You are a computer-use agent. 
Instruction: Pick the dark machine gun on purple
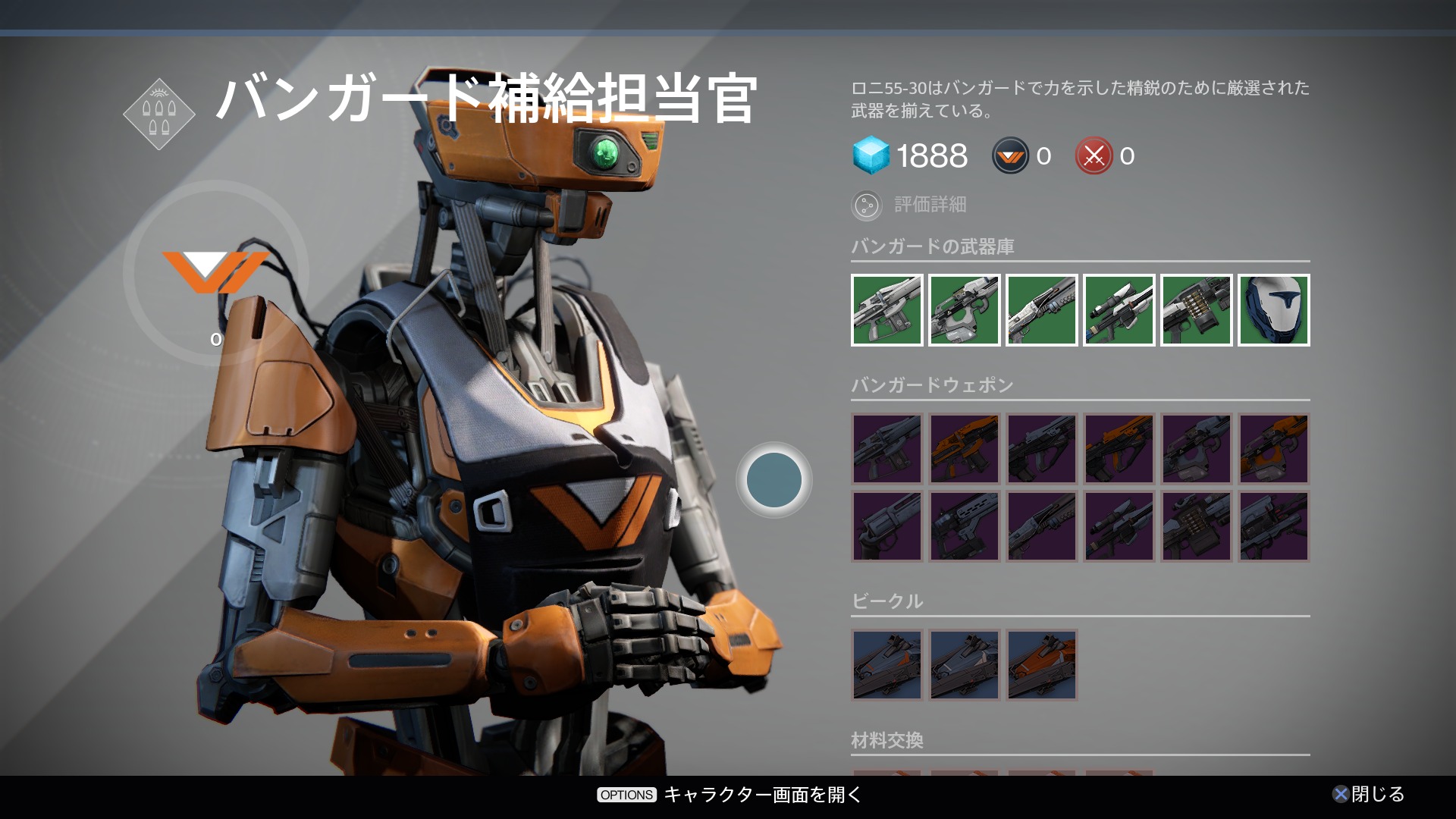coord(1197,526)
